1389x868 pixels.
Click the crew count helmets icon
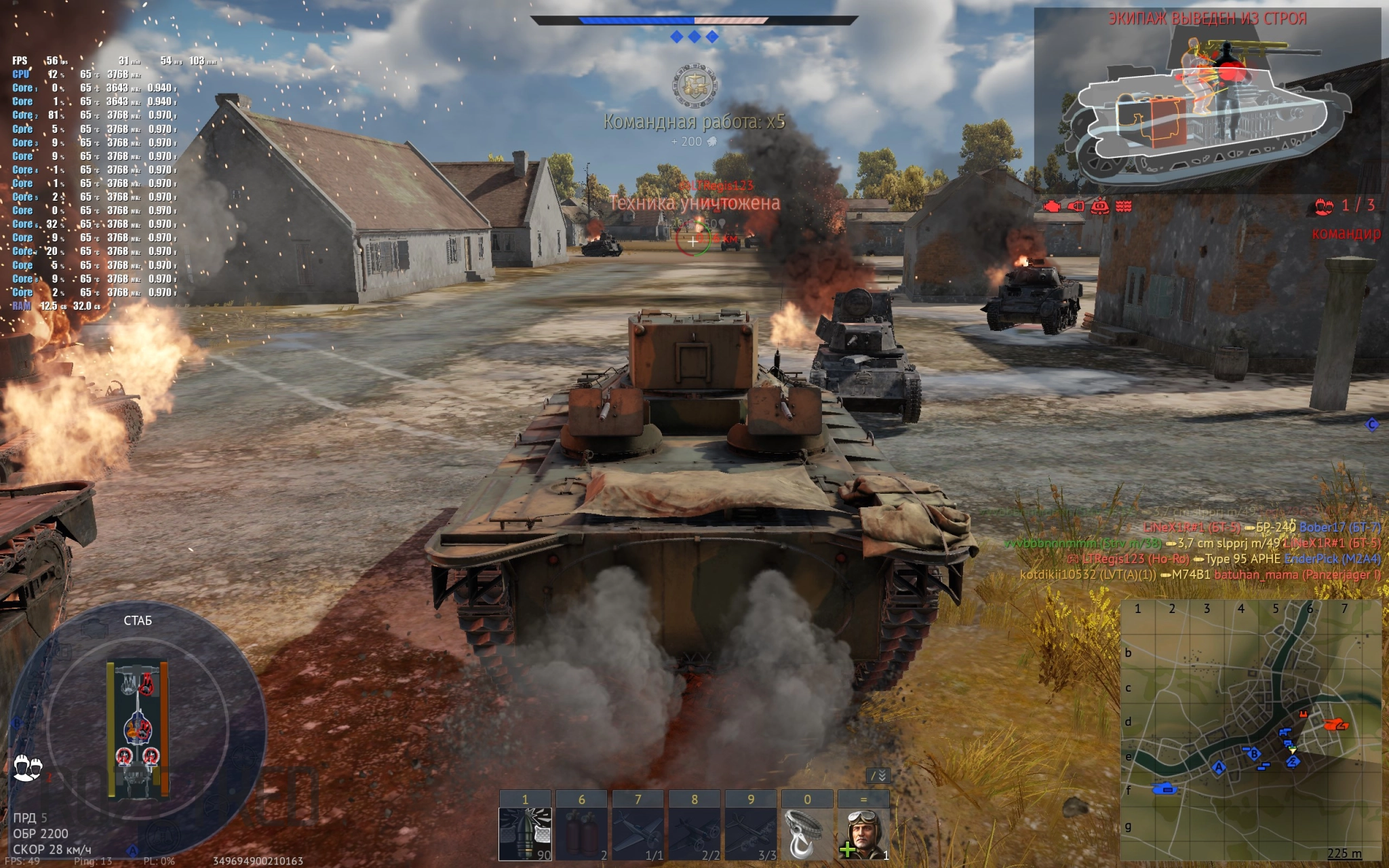28,768
